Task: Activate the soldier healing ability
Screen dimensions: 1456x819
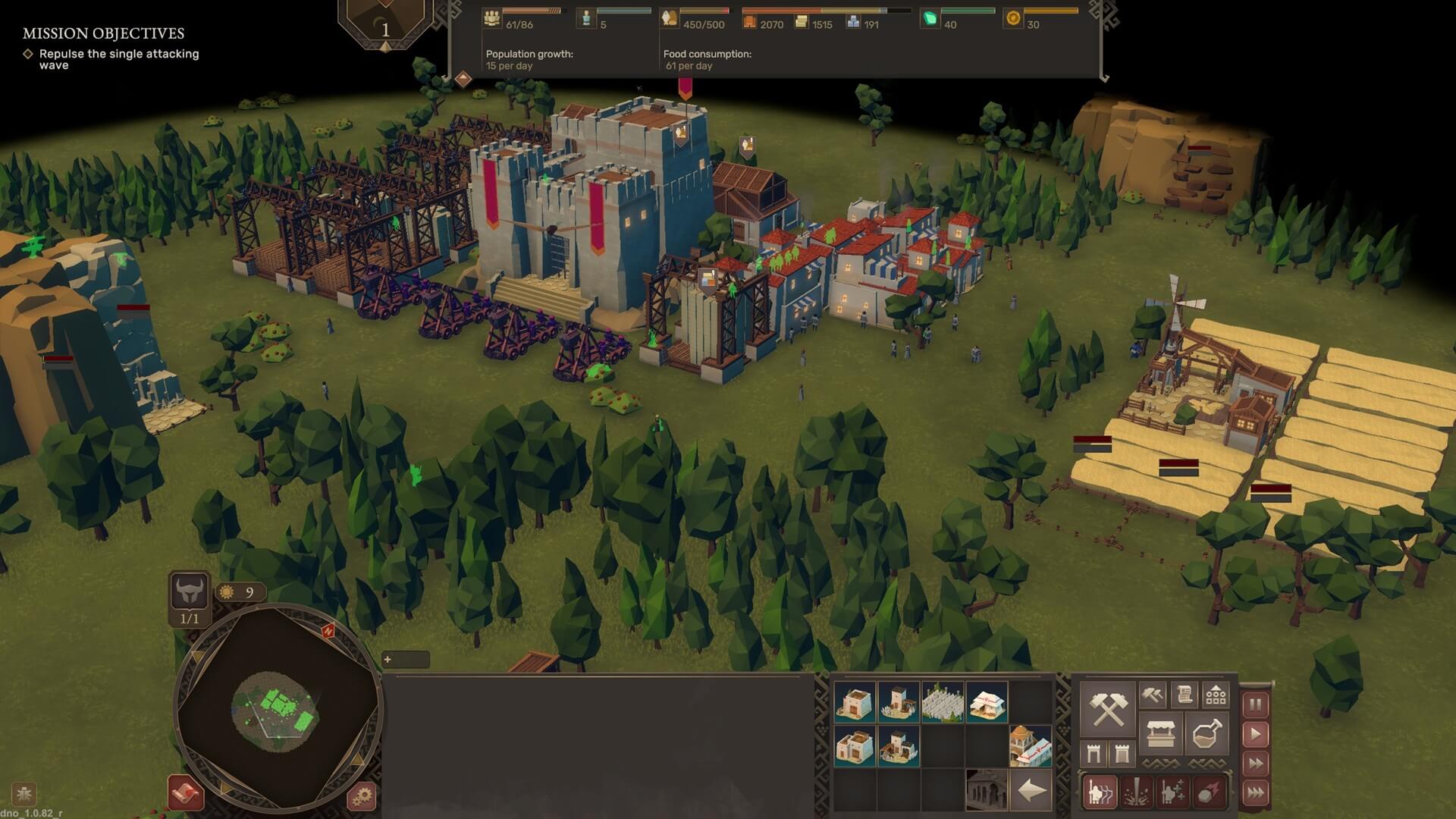Action: coord(1172,792)
